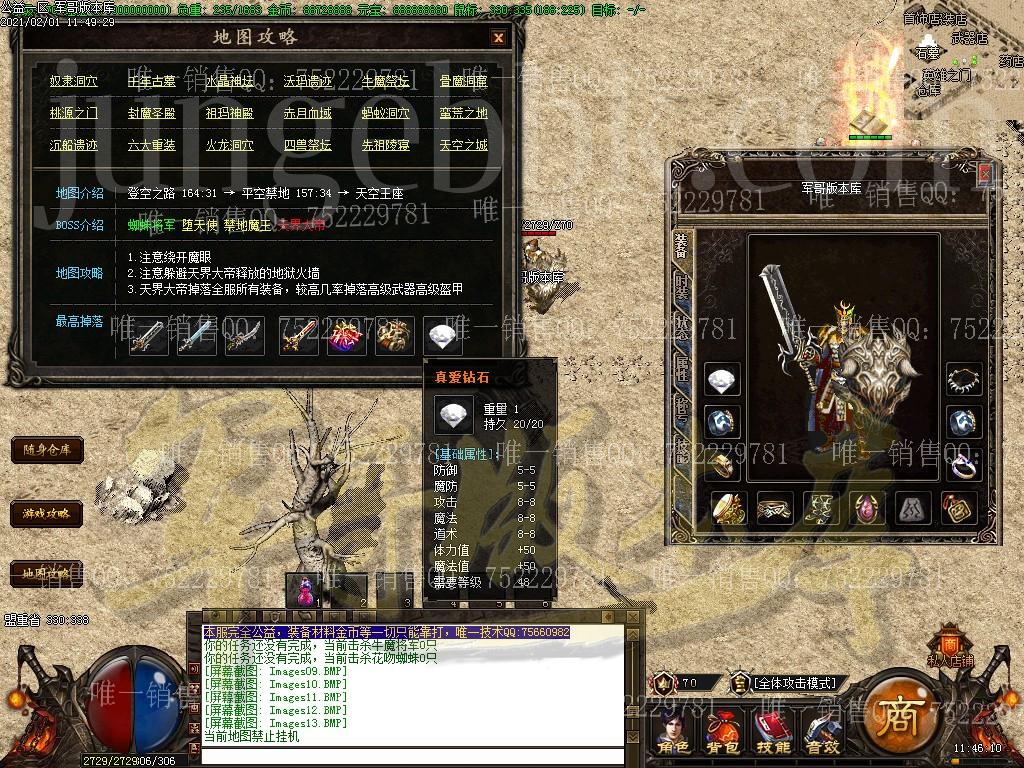This screenshot has width=1024, height=768.
Task: Open the 随身仓库 portable warehouse
Action: tap(47, 450)
